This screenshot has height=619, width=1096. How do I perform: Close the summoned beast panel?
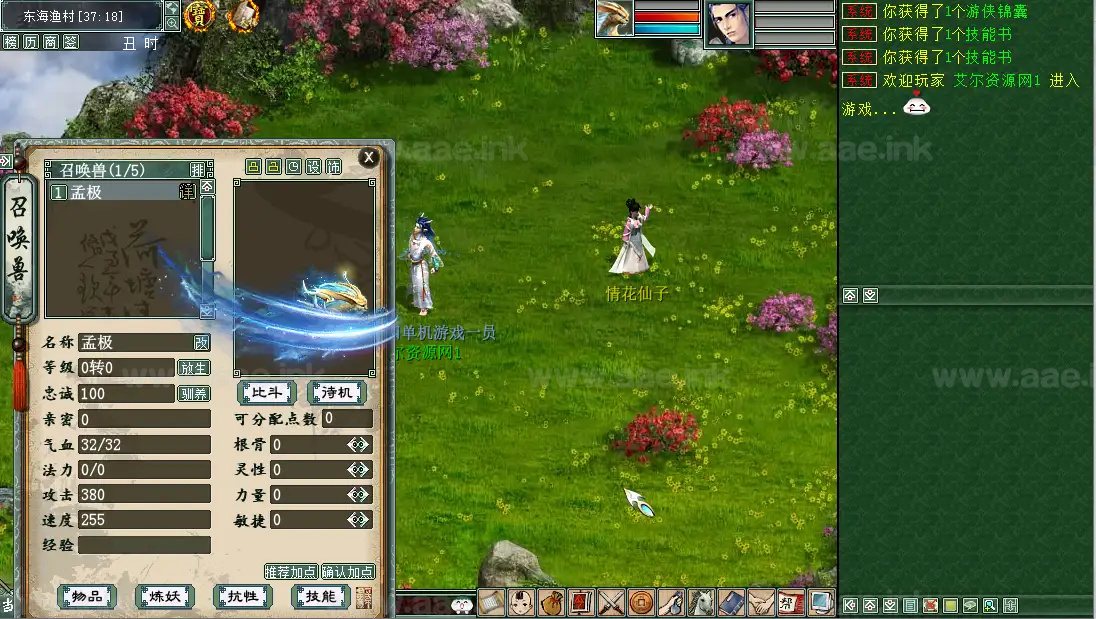point(369,157)
